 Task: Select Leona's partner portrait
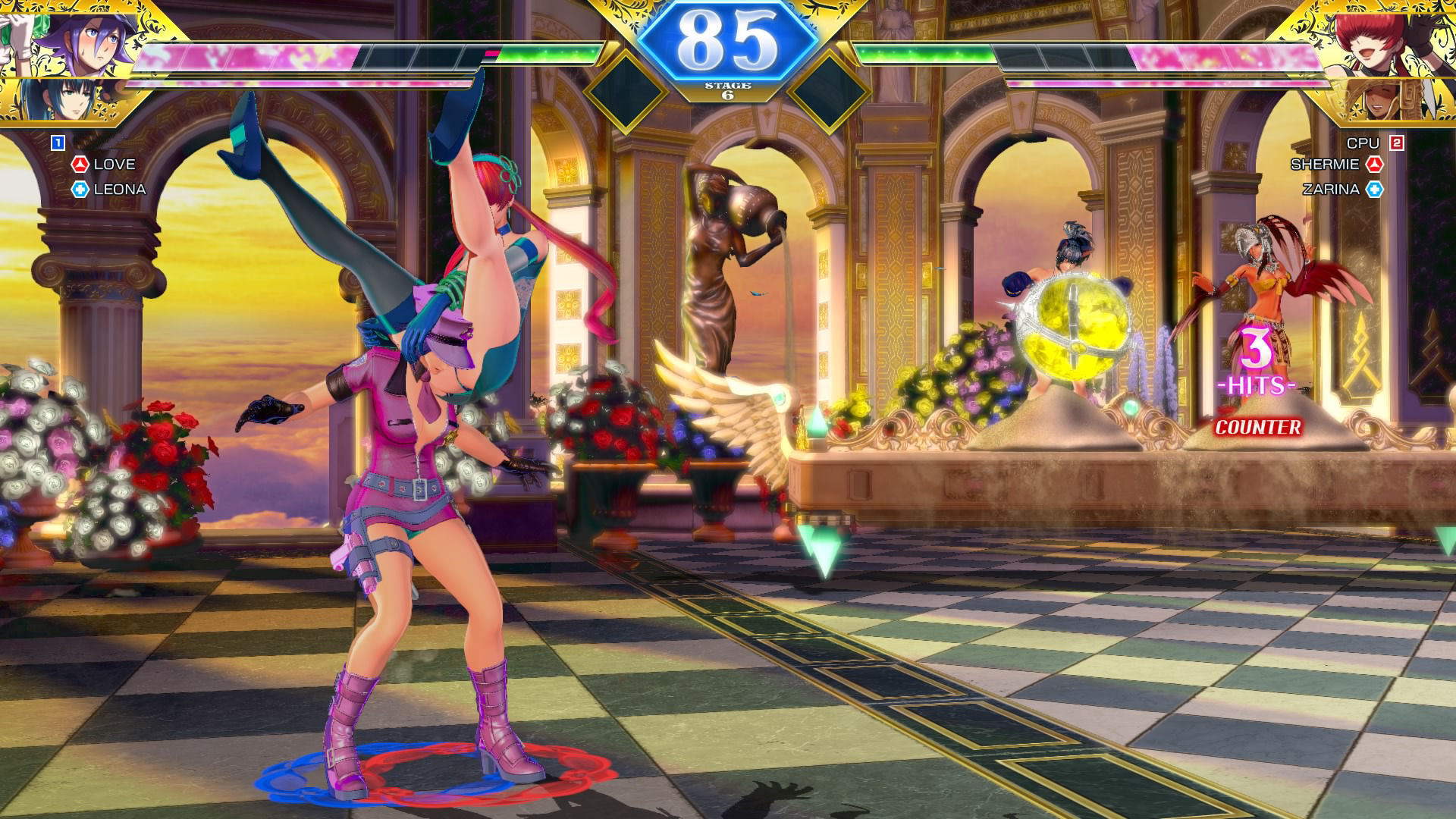(61, 100)
